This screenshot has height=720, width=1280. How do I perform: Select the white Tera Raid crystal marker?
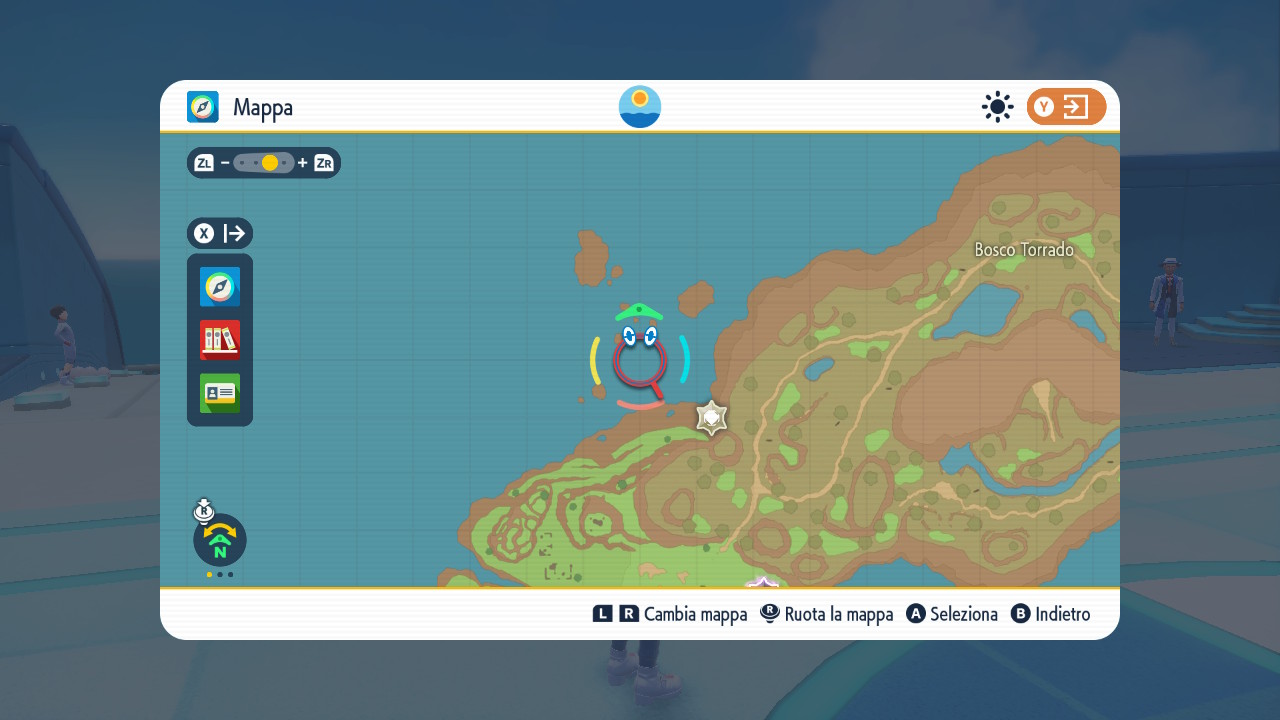click(711, 418)
